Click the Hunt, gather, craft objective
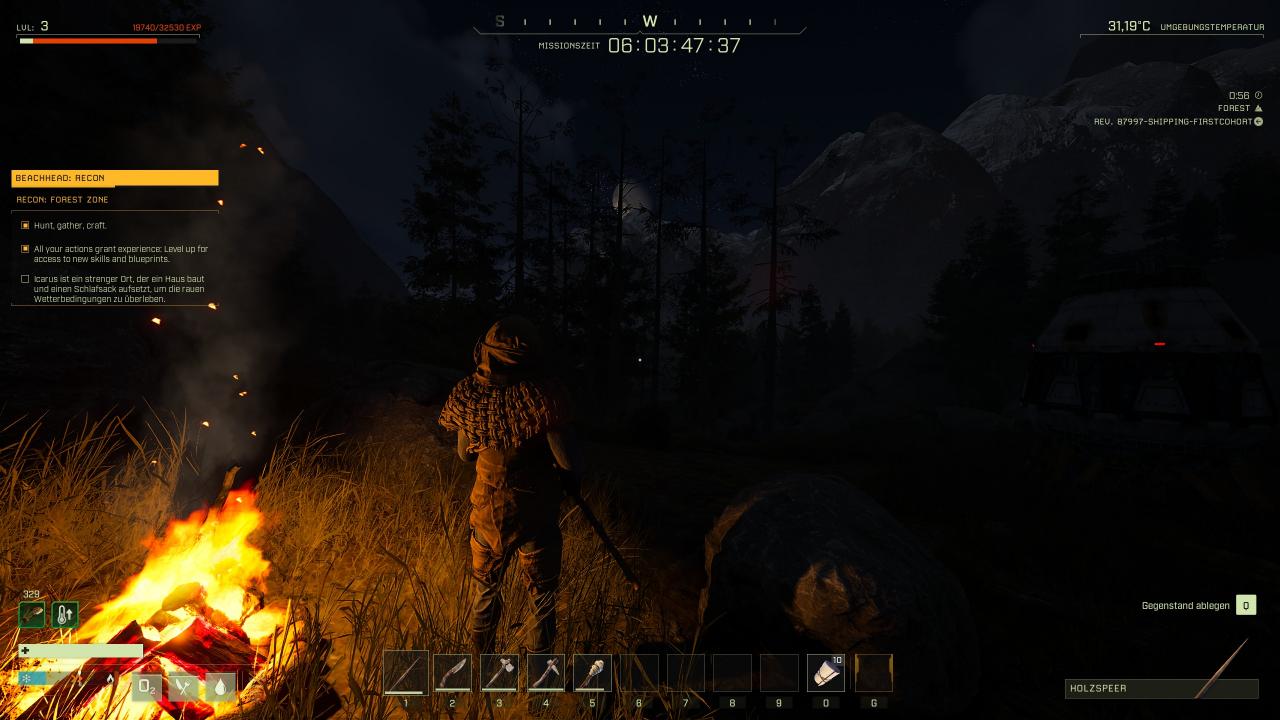Image resolution: width=1280 pixels, height=720 pixels. [x=70, y=226]
